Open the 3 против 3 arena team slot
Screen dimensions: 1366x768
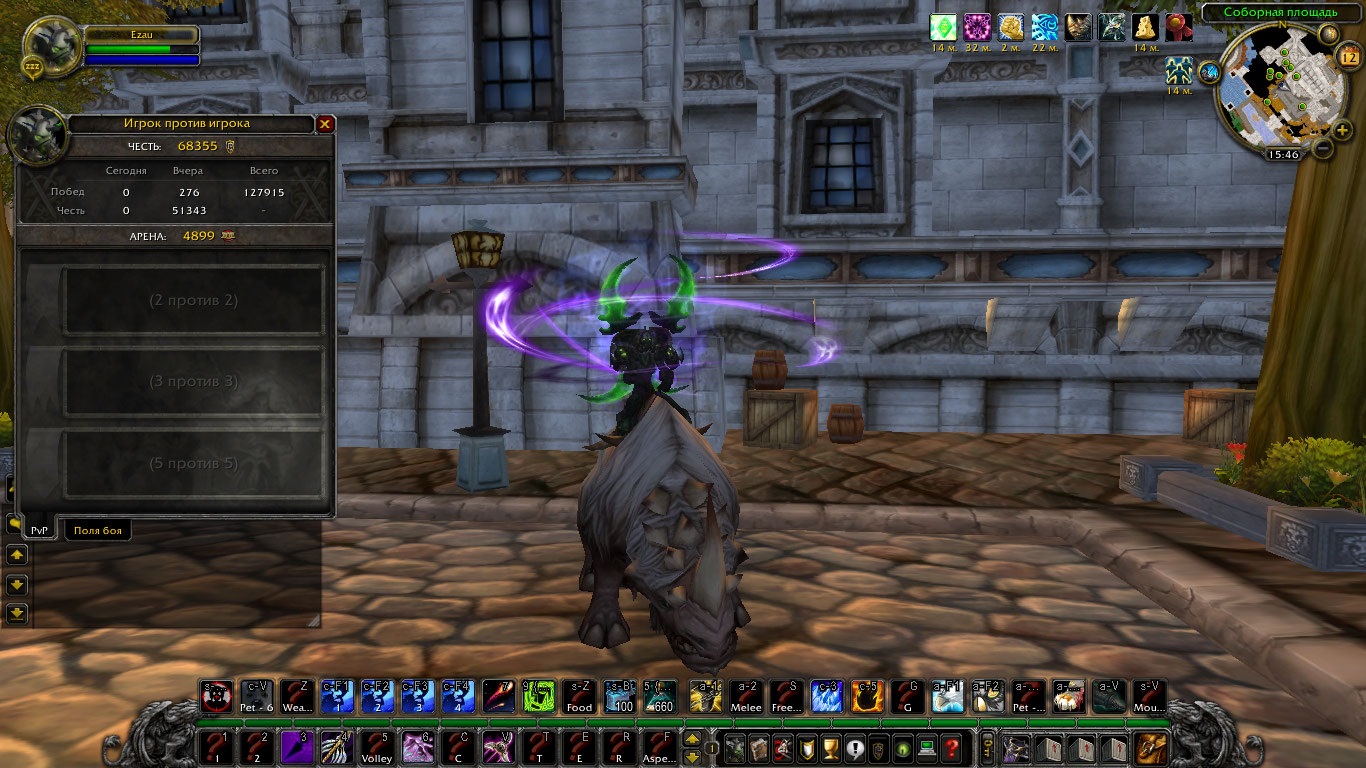193,381
